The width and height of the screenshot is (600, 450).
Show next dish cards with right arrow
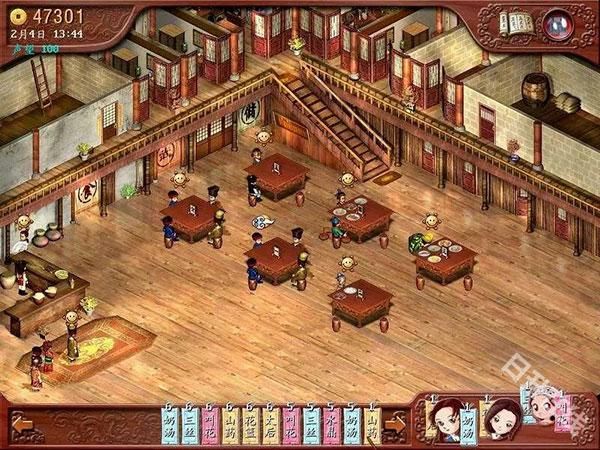pyautogui.click(x=395, y=423)
